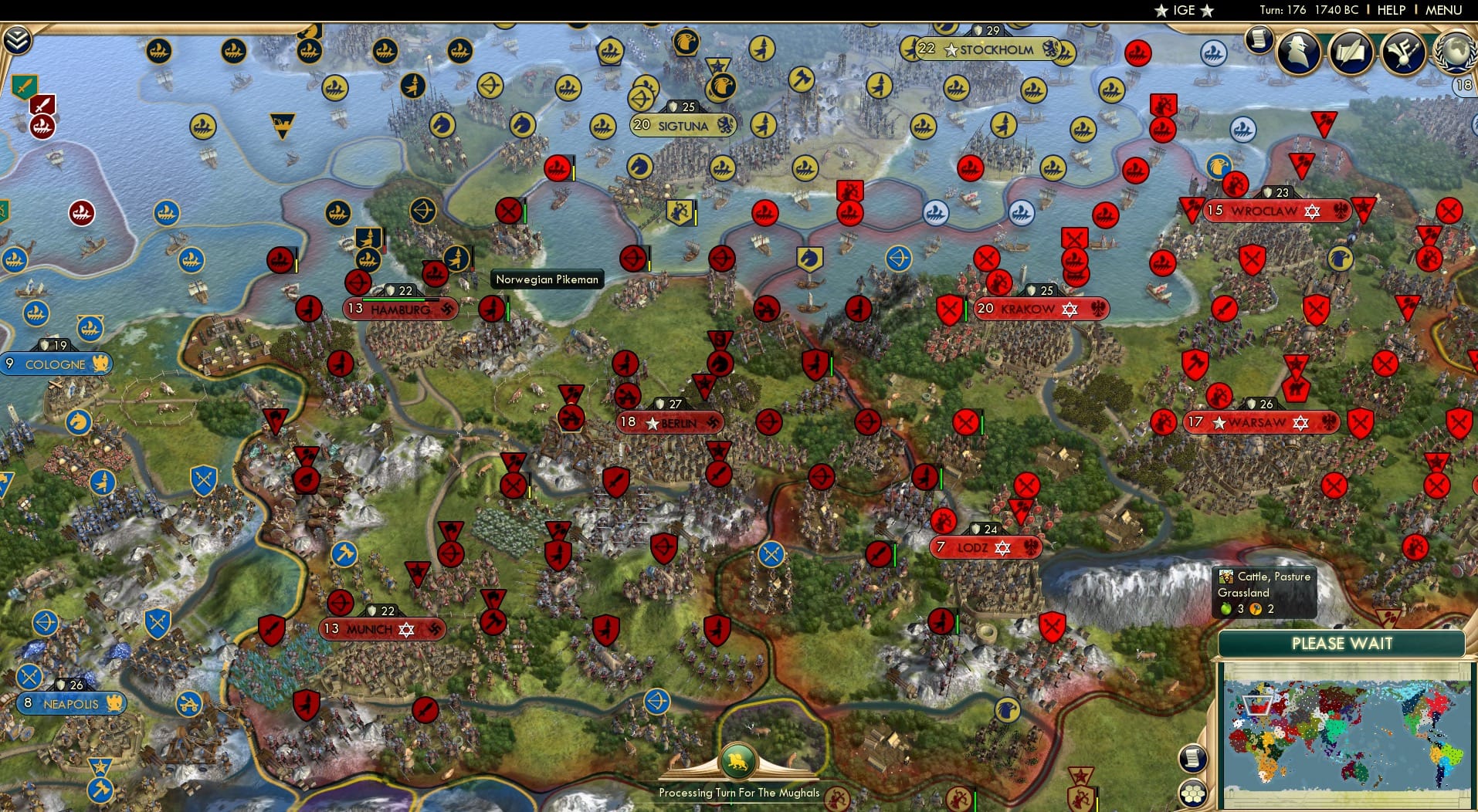Viewport: 1478px width, 812px height.
Task: Toggle strategic view with the hex grid icon
Action: 1195,792
